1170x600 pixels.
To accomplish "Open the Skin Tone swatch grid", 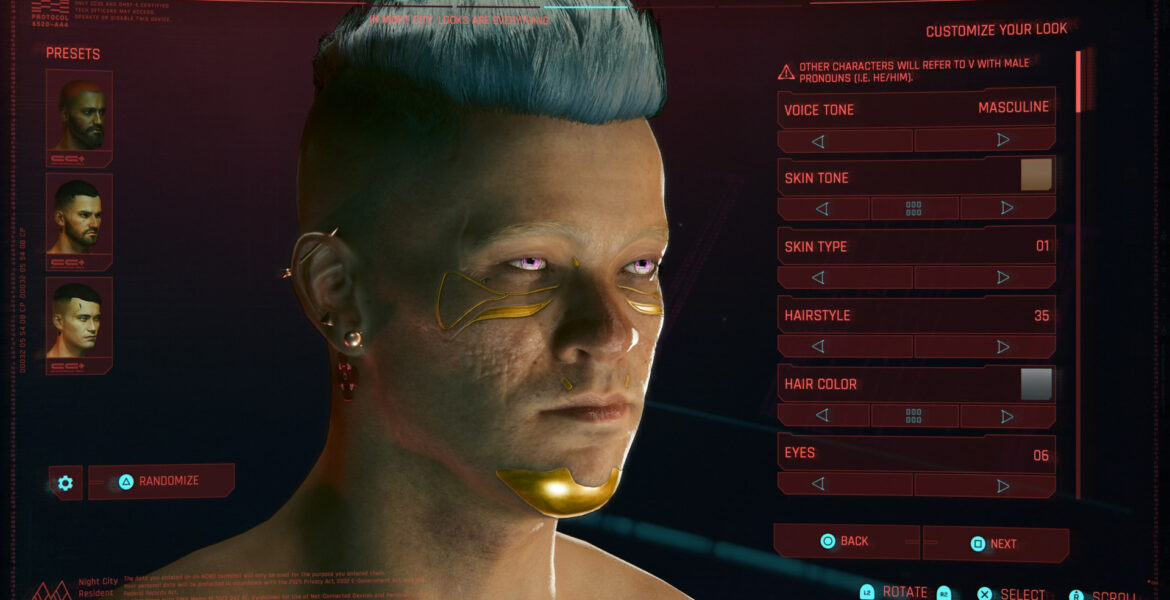I will point(914,208).
